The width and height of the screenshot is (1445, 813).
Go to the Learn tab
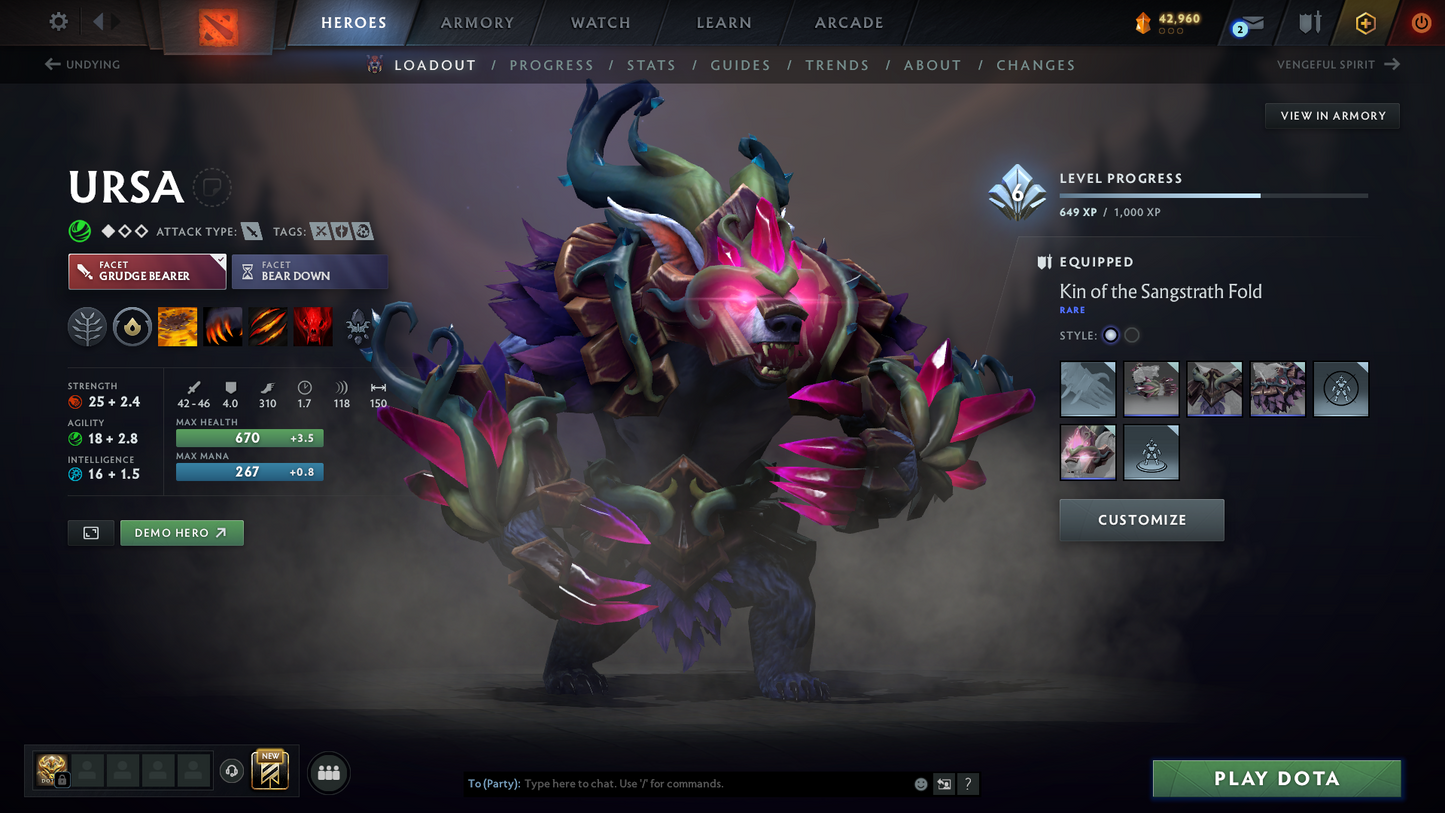click(x=724, y=23)
